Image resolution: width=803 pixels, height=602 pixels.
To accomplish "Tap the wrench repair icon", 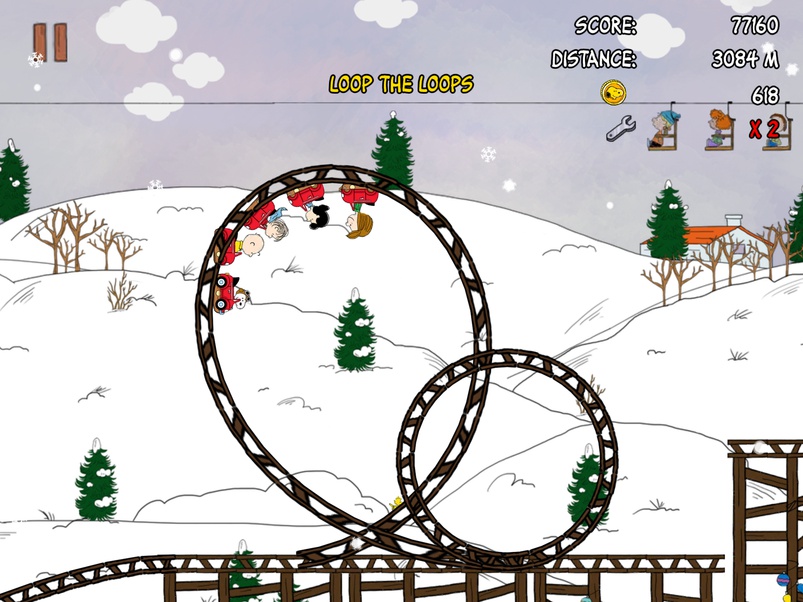I will pos(621,128).
